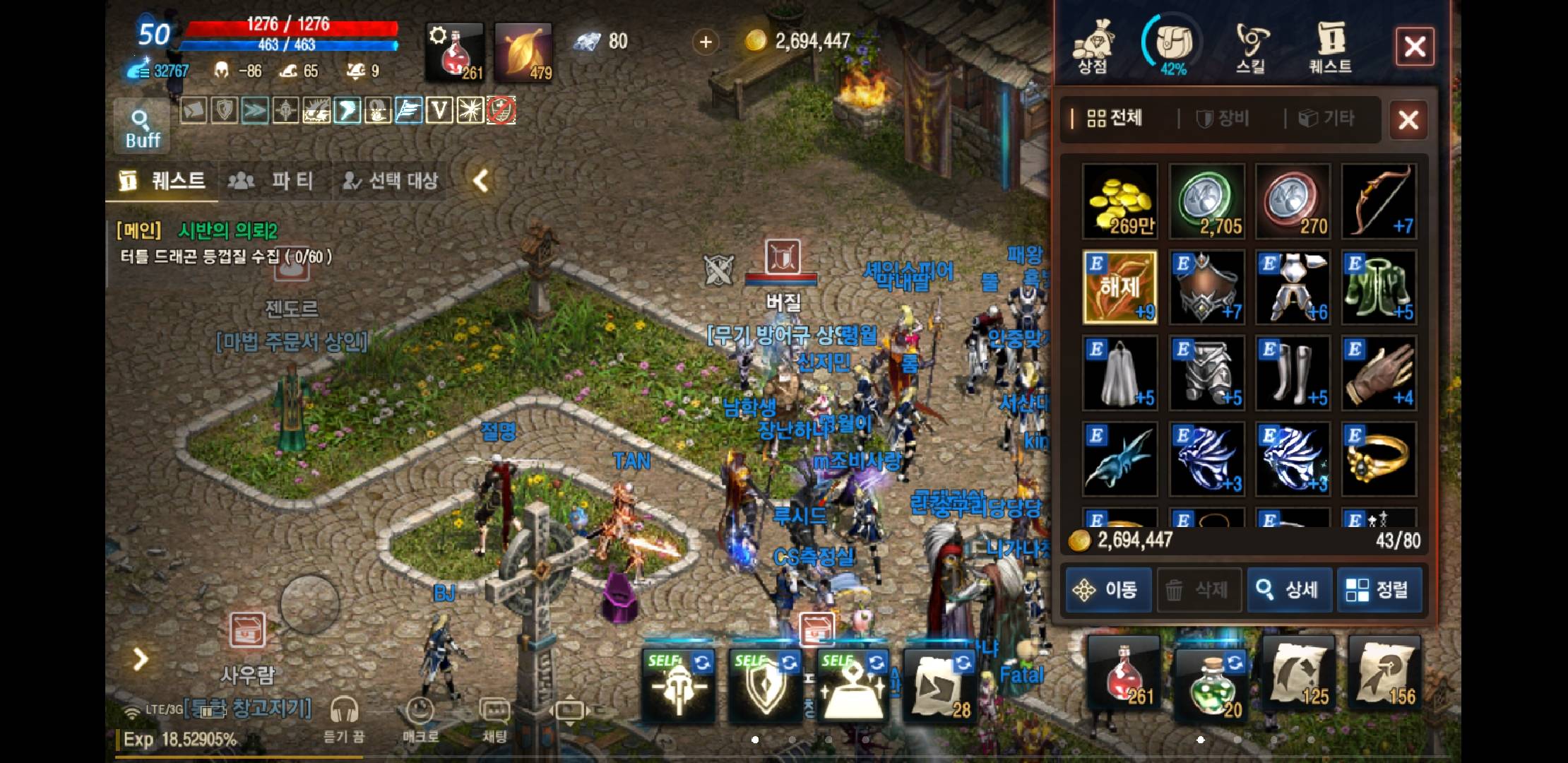1568x763 pixels.
Task: Click the 상세 detail button
Action: point(1290,589)
